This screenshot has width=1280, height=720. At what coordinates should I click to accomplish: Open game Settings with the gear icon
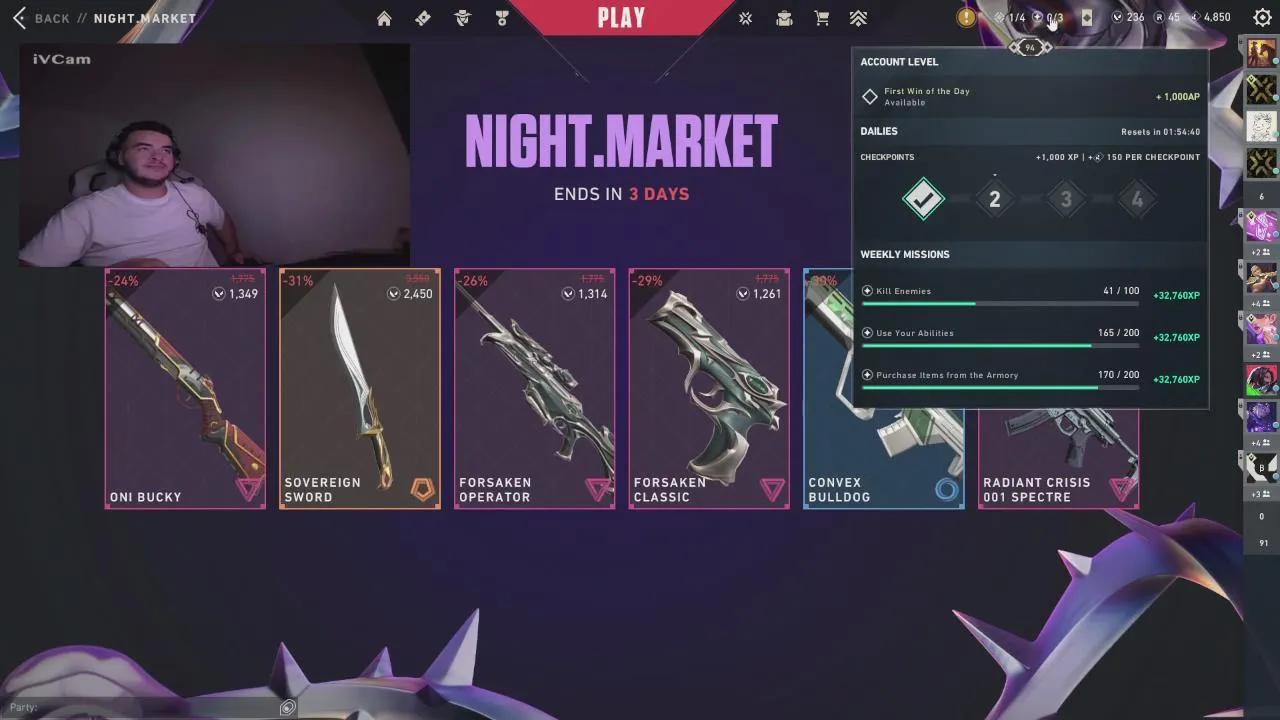1261,17
